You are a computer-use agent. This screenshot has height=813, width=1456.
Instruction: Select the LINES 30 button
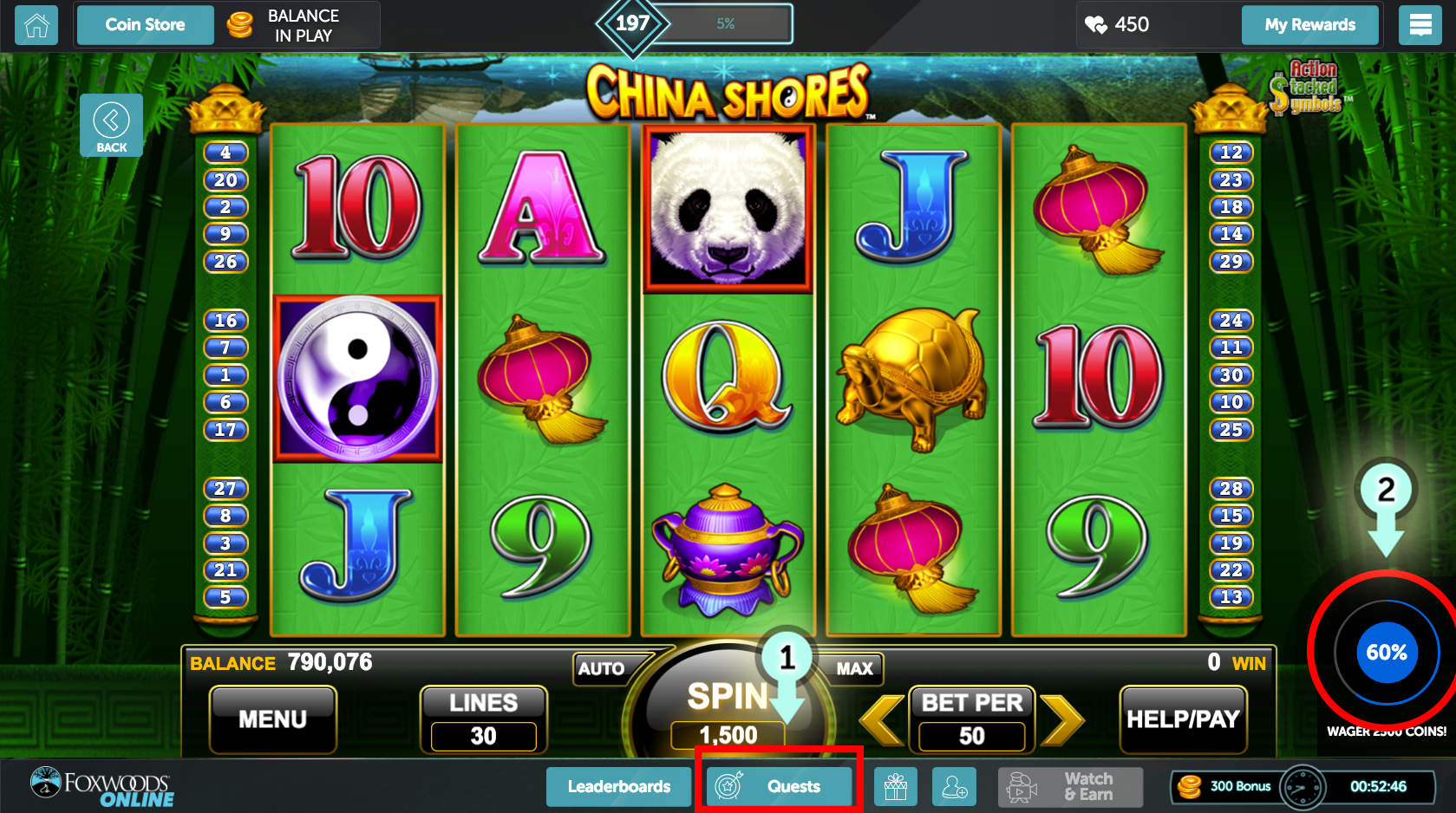pyautogui.click(x=483, y=719)
